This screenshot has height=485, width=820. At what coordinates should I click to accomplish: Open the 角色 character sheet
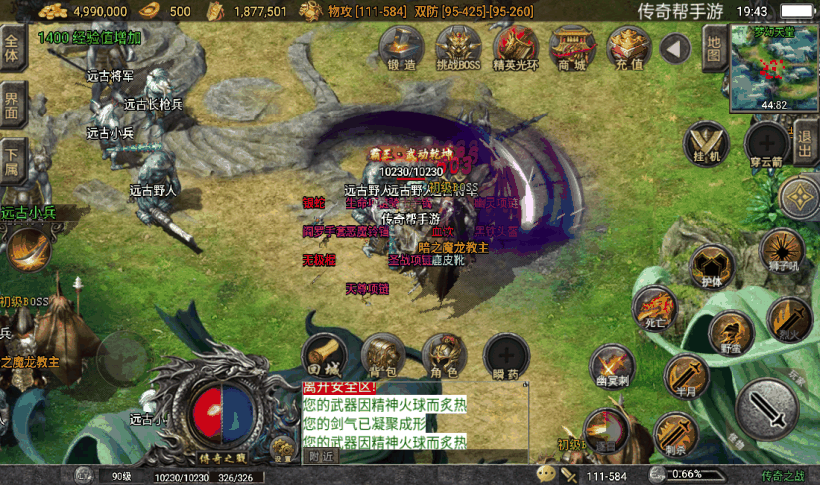[x=444, y=355]
